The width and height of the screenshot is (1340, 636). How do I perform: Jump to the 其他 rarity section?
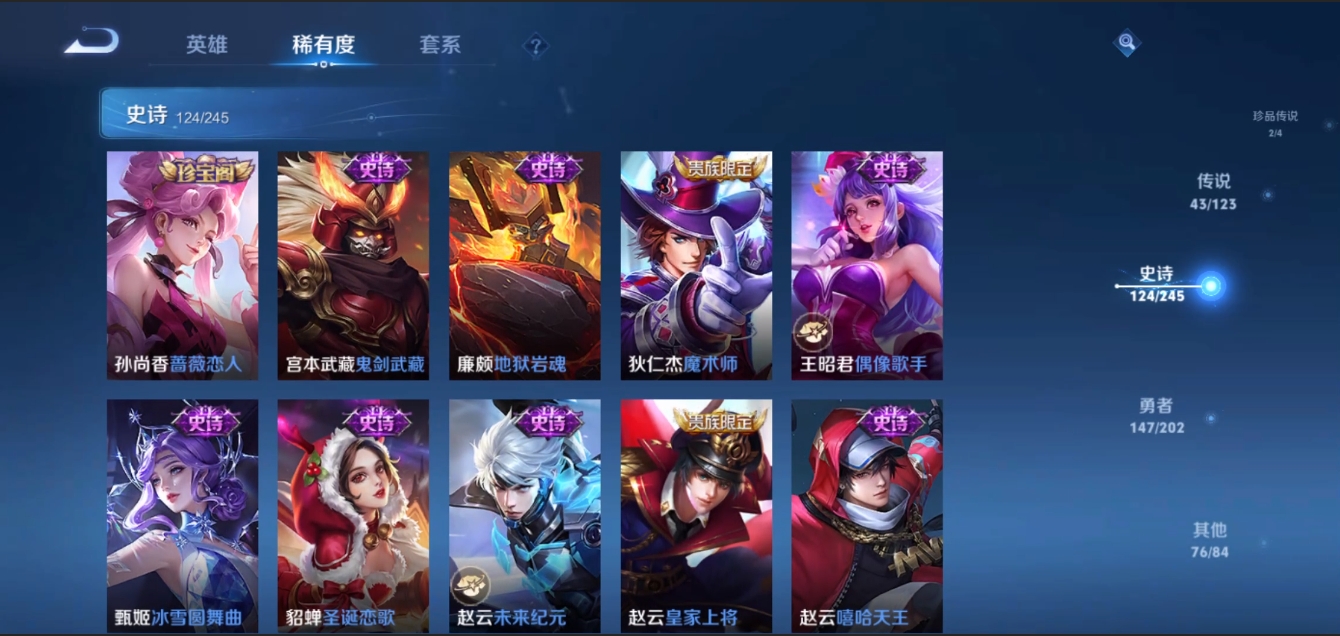click(1209, 539)
